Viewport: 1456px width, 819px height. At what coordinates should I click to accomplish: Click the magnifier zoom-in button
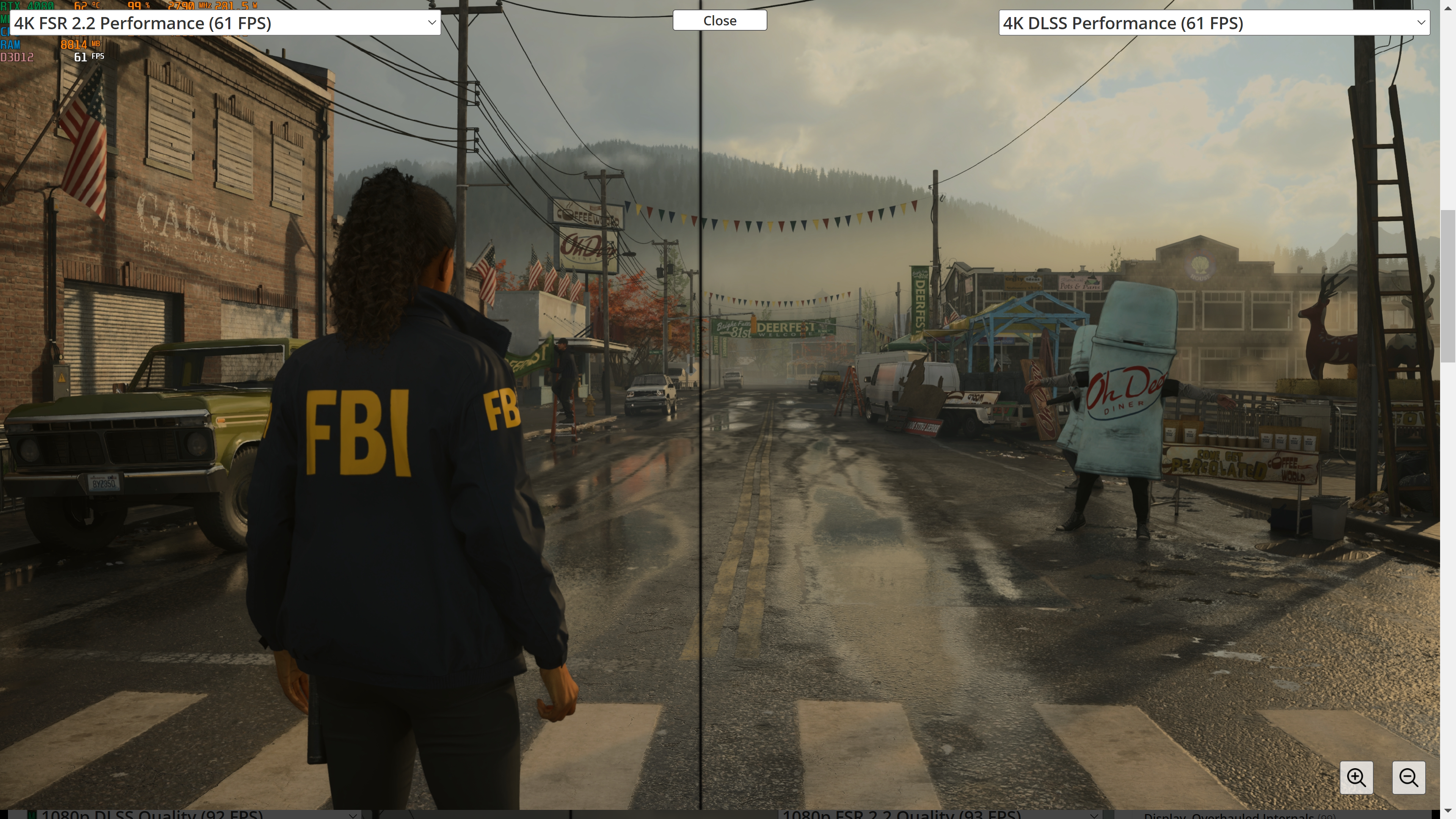(1356, 778)
